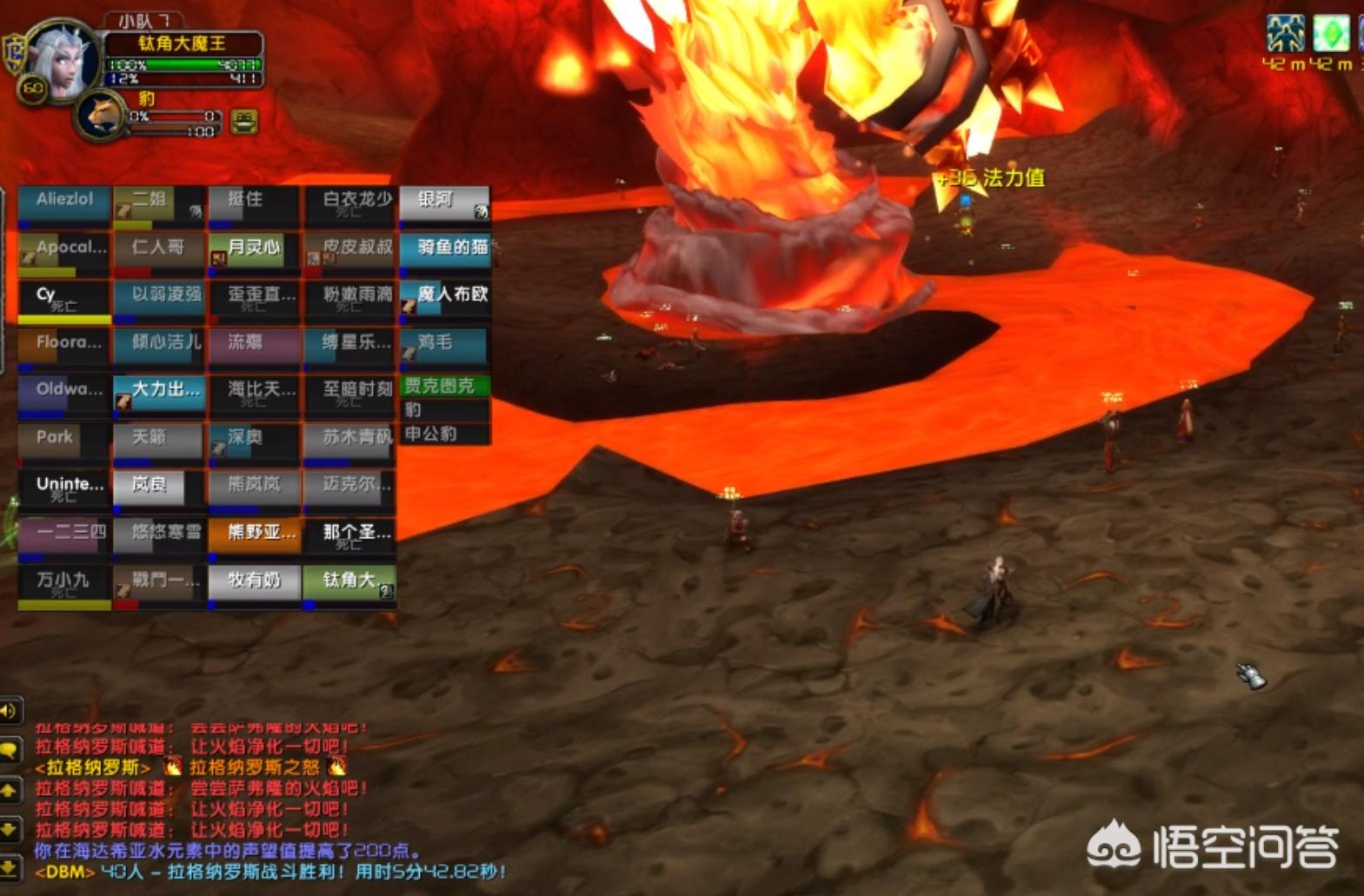Target the pet 申公豹 frame
1364x896 pixels.
[445, 434]
